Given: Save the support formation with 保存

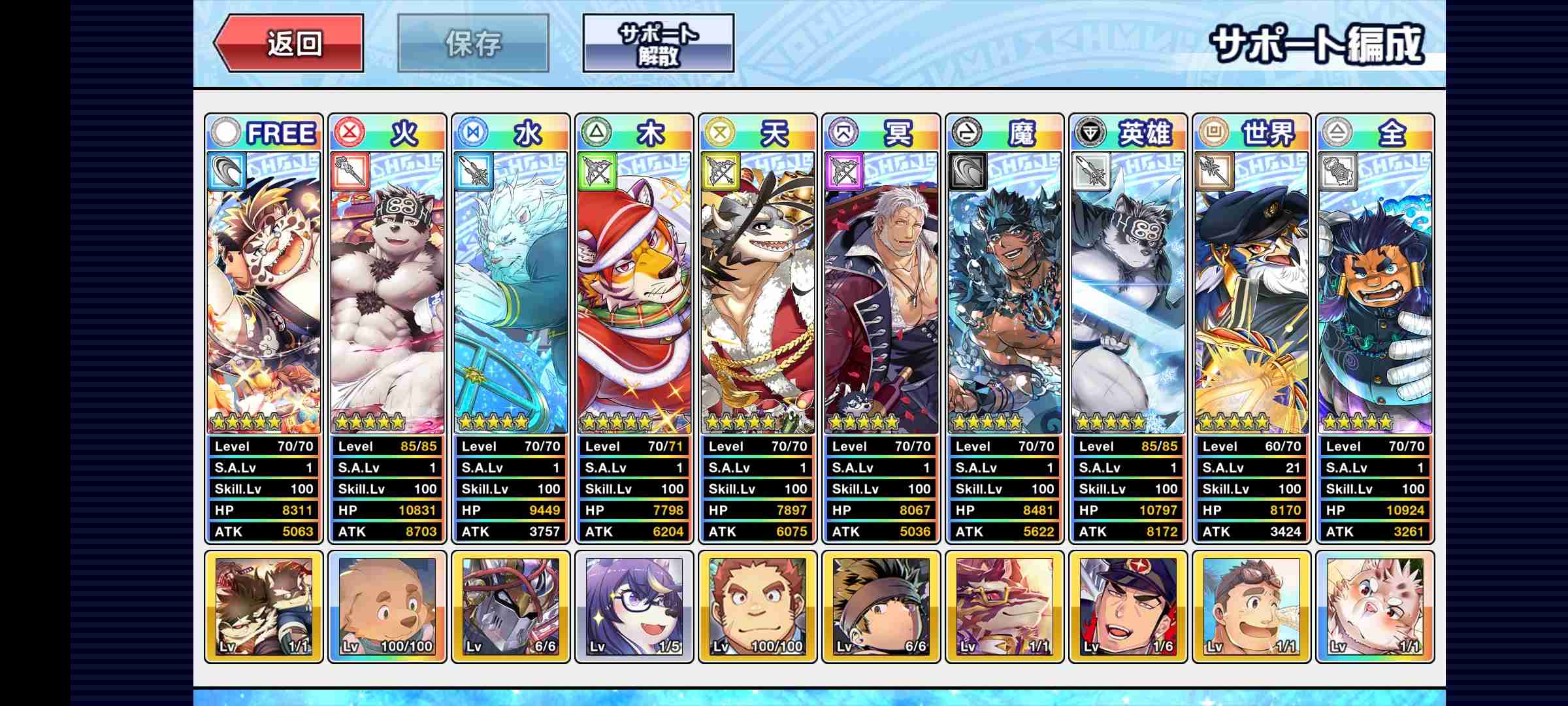Looking at the screenshot, I should [473, 44].
